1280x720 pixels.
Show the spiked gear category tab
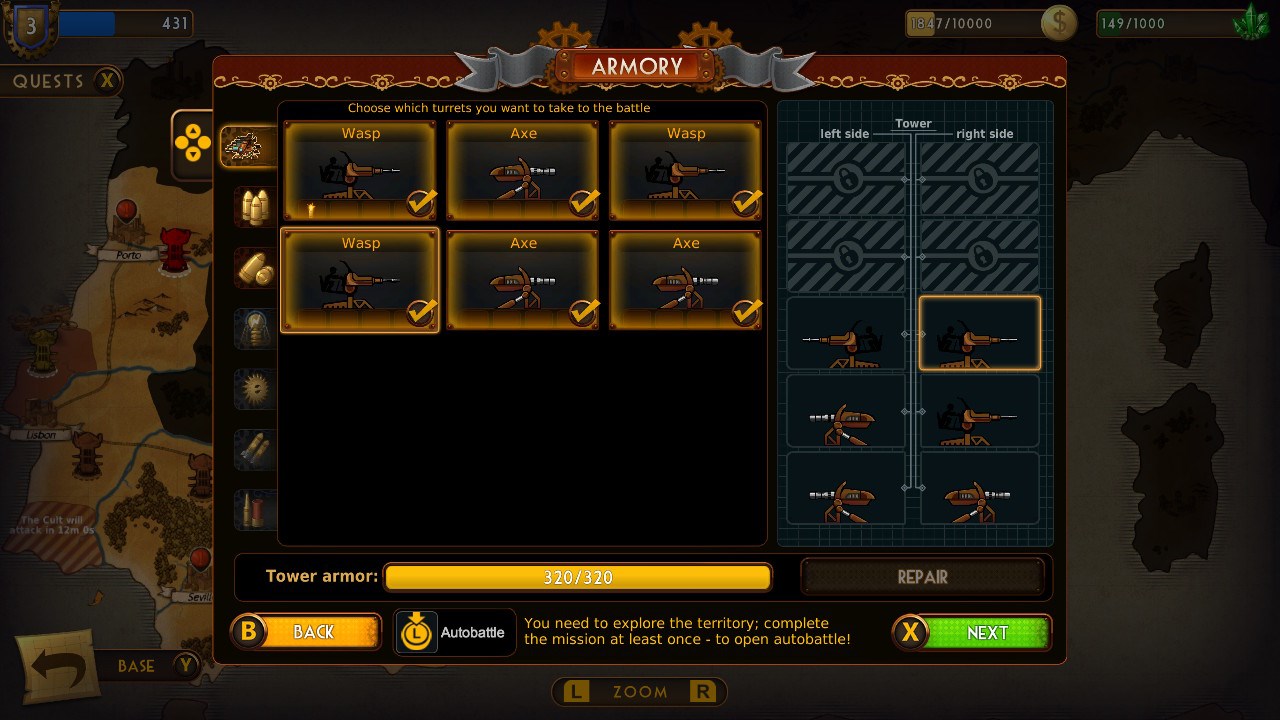(254, 388)
